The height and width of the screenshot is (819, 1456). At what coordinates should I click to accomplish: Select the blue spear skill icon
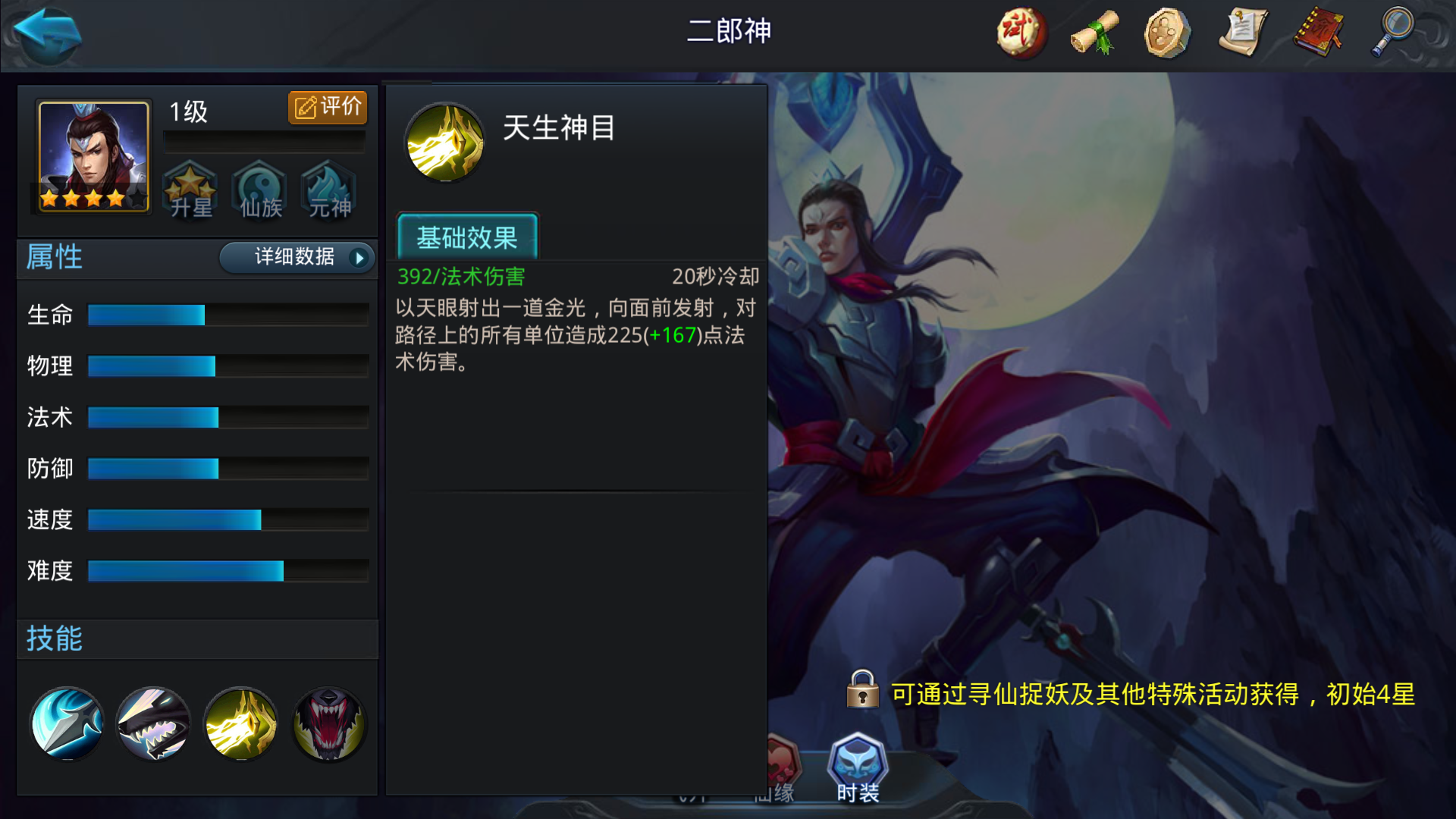(x=67, y=723)
